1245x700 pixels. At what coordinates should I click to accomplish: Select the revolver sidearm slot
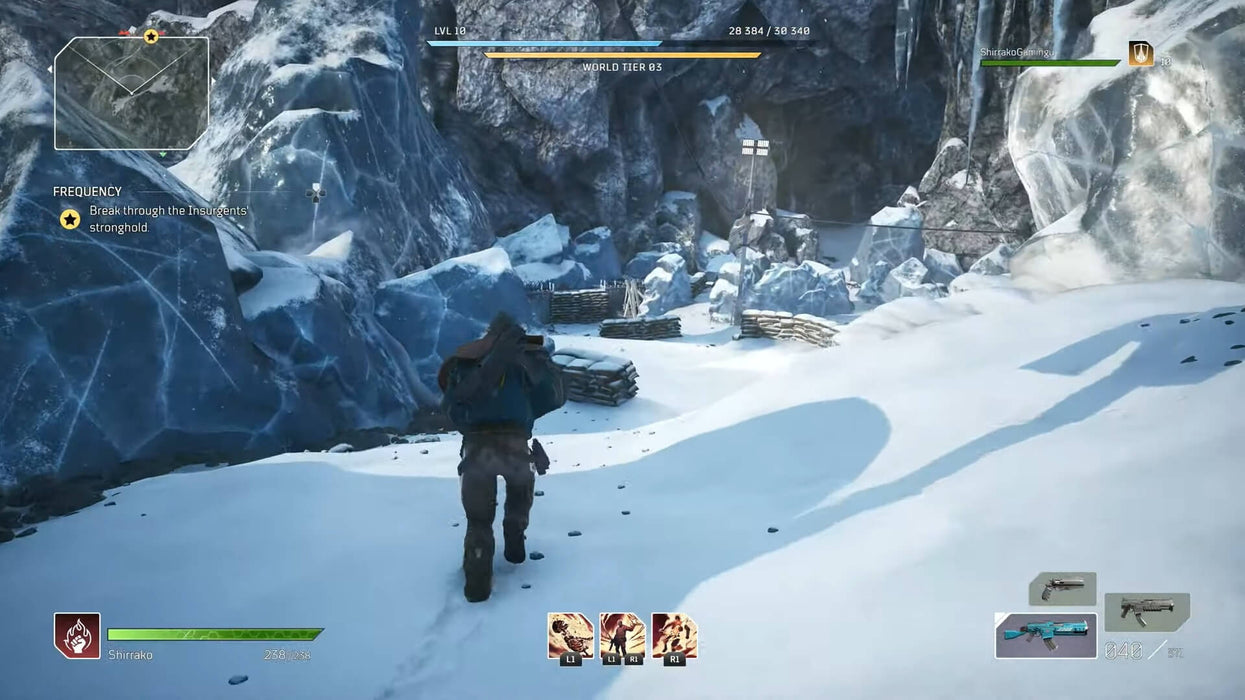(x=1062, y=588)
